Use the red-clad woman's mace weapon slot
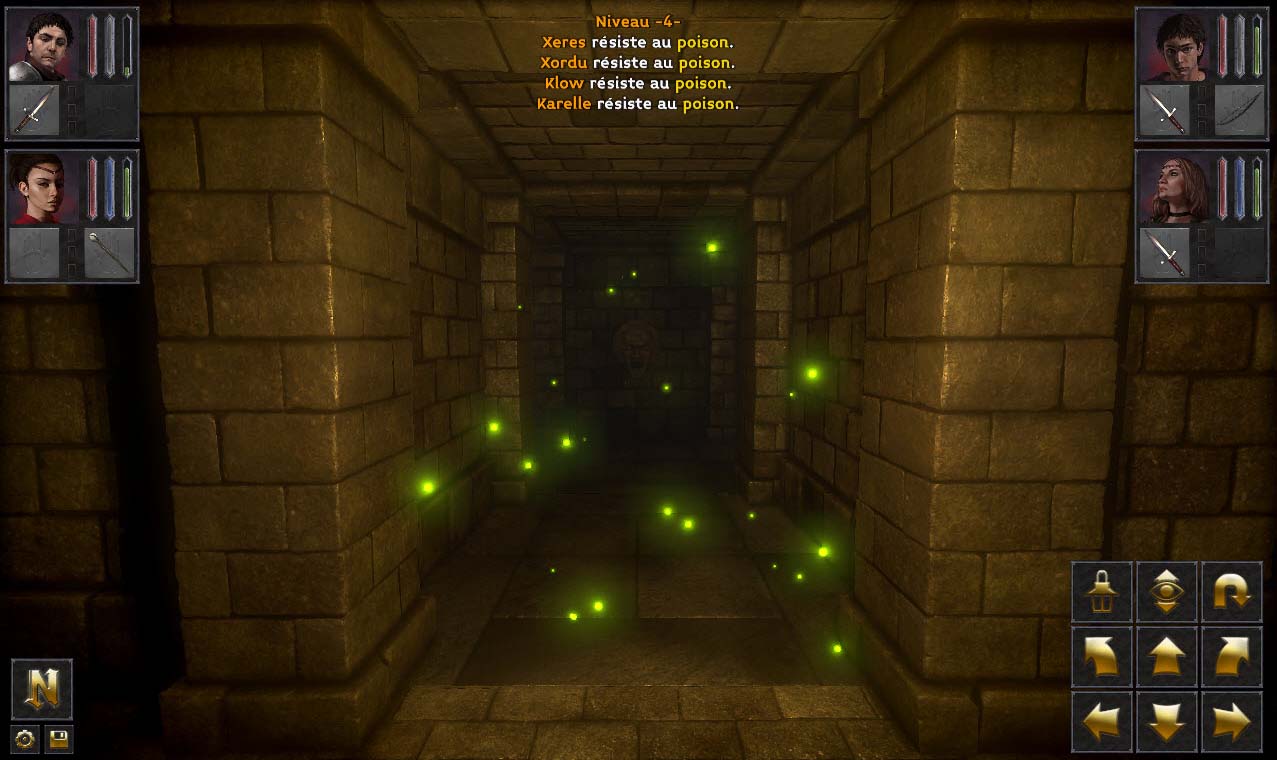The height and width of the screenshot is (760, 1277). point(109,252)
